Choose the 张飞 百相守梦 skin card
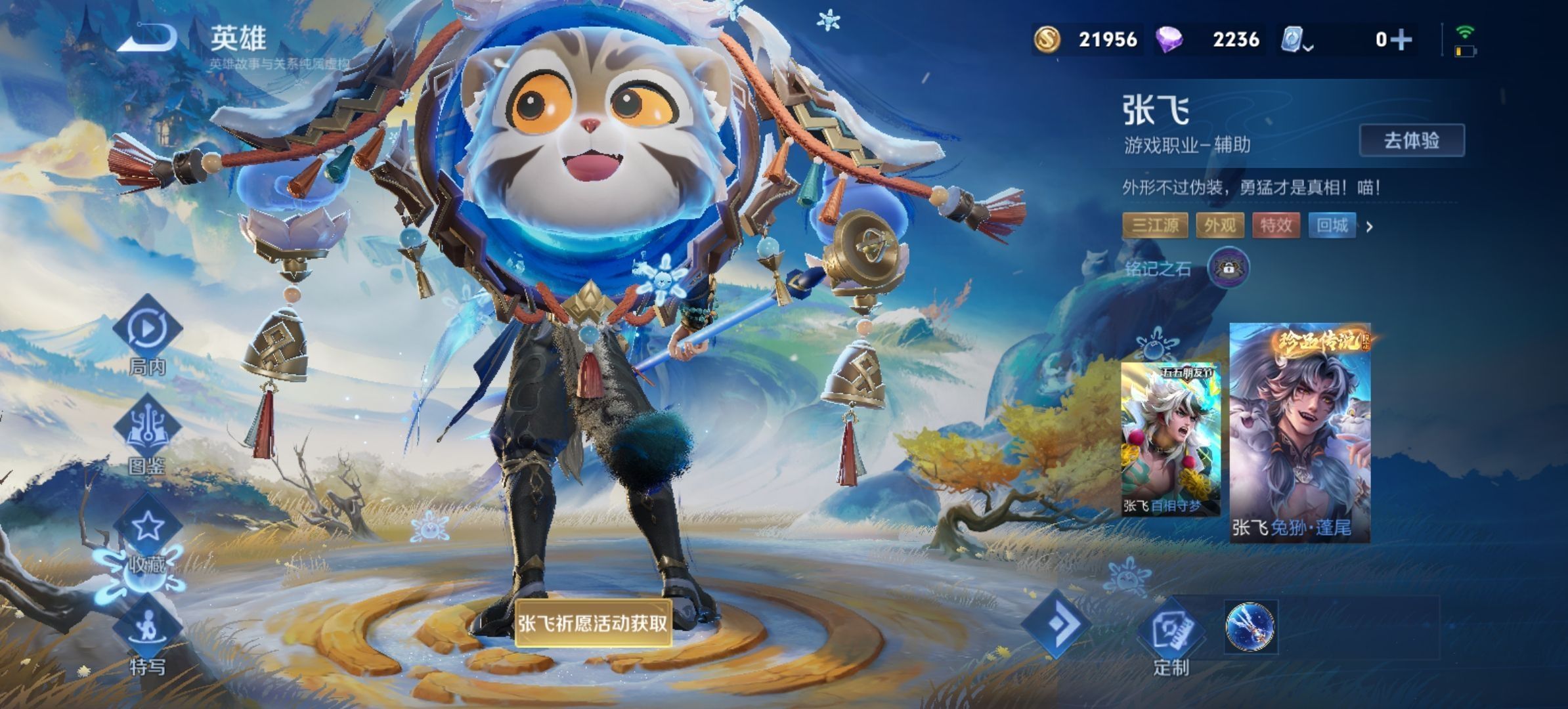This screenshot has height=709, width=1568. point(1170,439)
